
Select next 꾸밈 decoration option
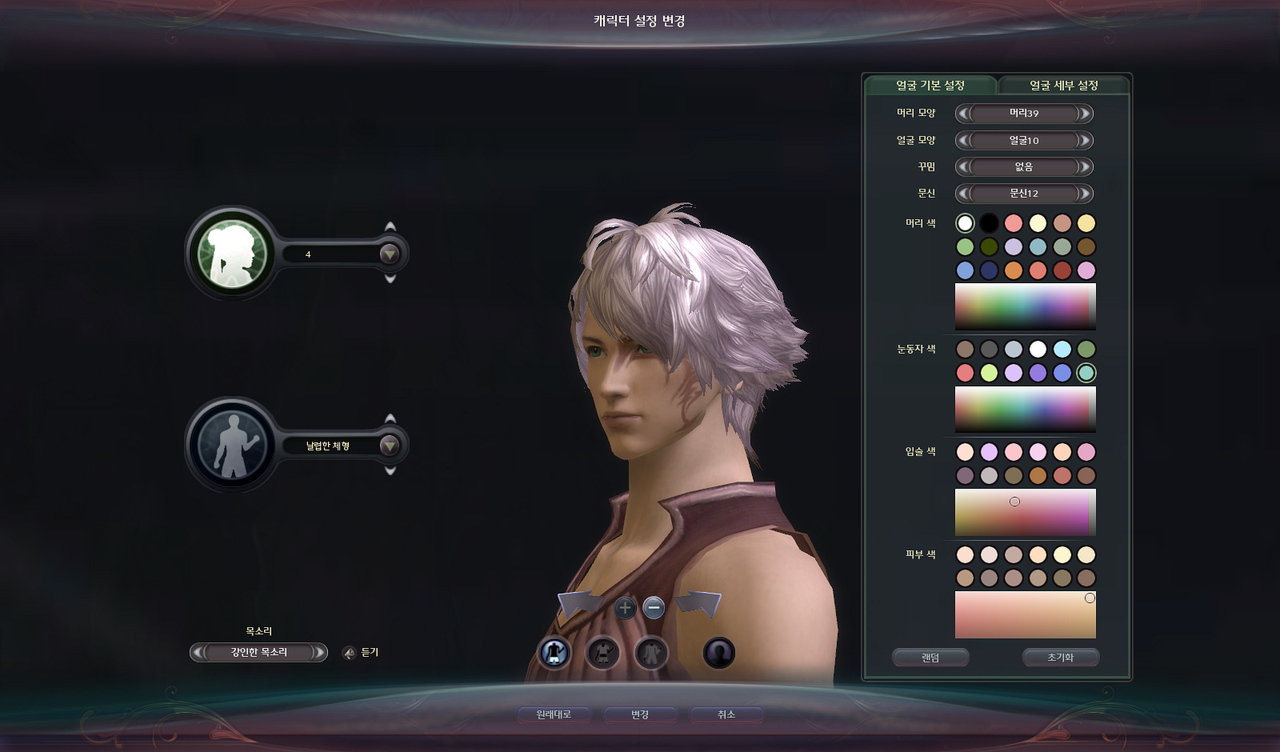tap(1086, 167)
